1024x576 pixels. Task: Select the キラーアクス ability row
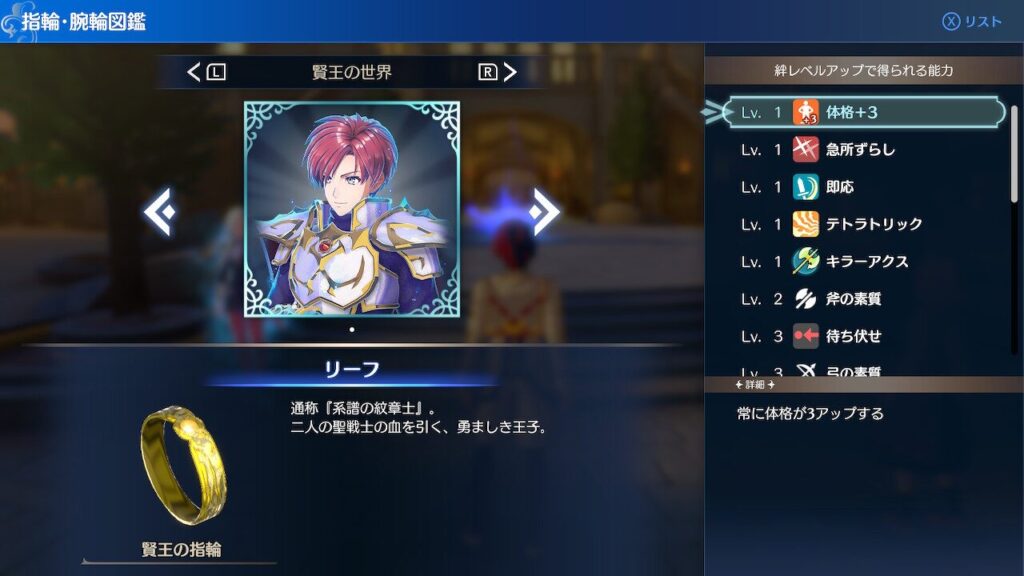pos(864,261)
